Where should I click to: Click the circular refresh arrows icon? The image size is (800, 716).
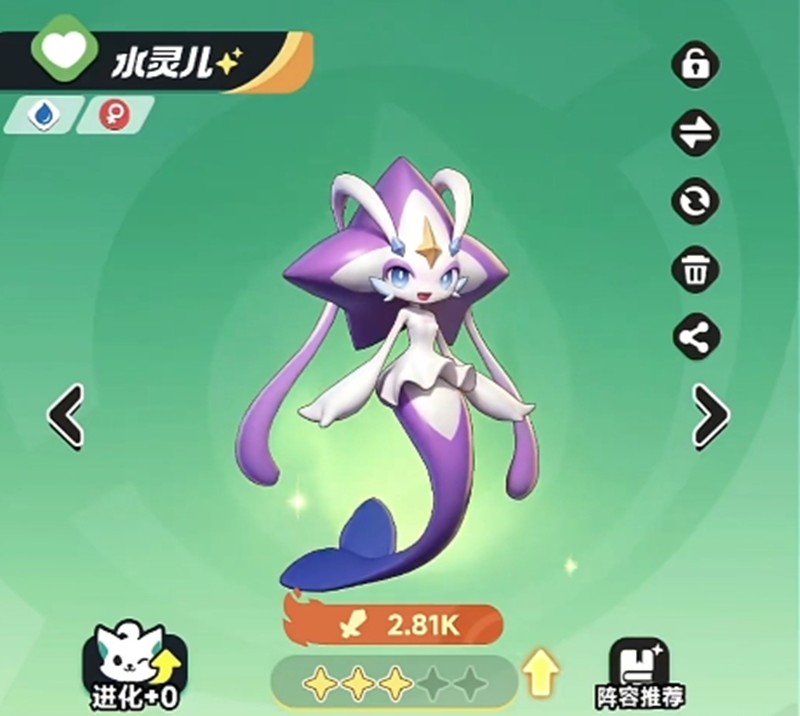click(694, 200)
